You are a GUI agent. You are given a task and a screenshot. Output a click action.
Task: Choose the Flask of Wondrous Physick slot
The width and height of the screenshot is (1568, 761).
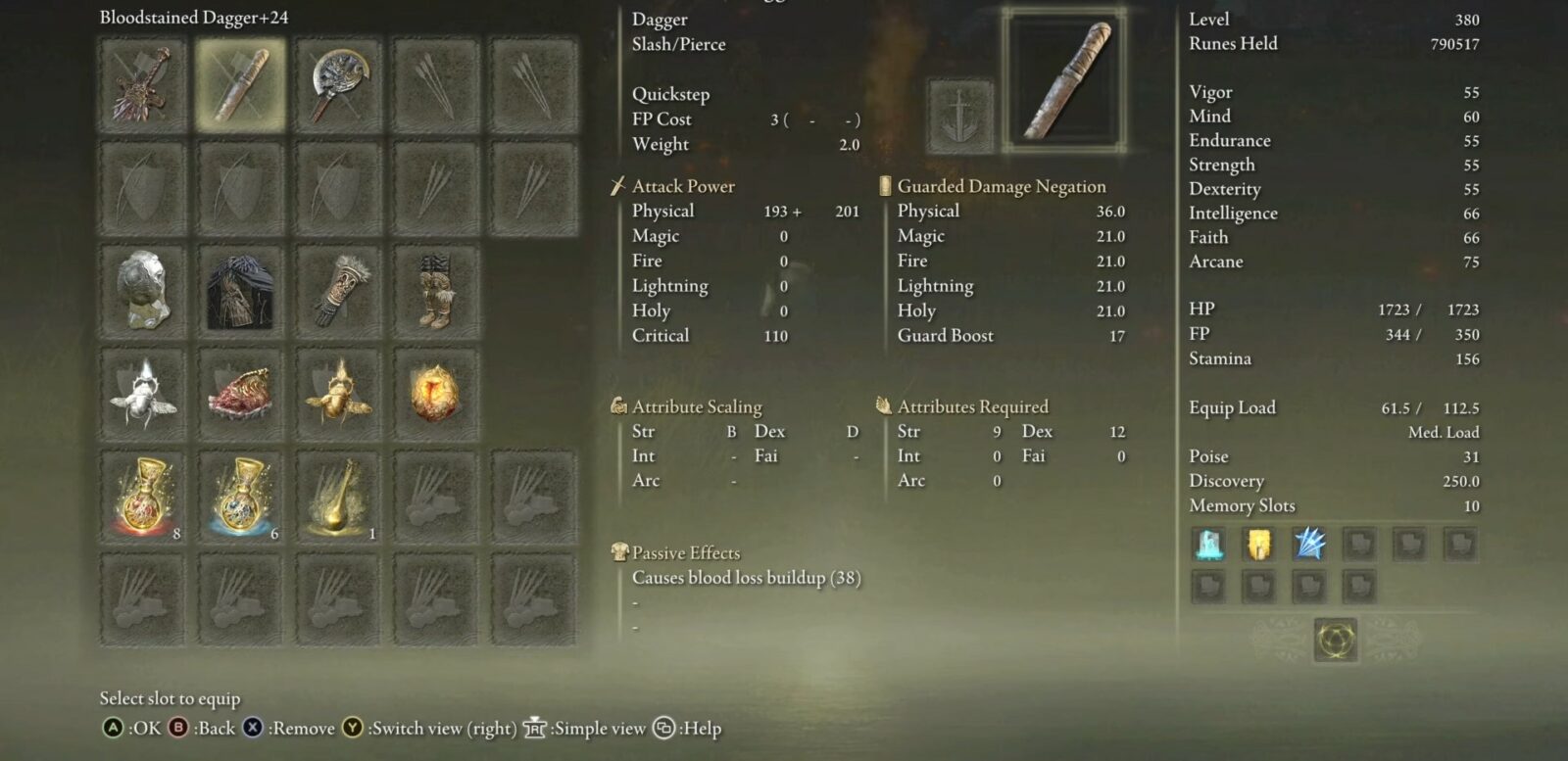click(x=338, y=497)
